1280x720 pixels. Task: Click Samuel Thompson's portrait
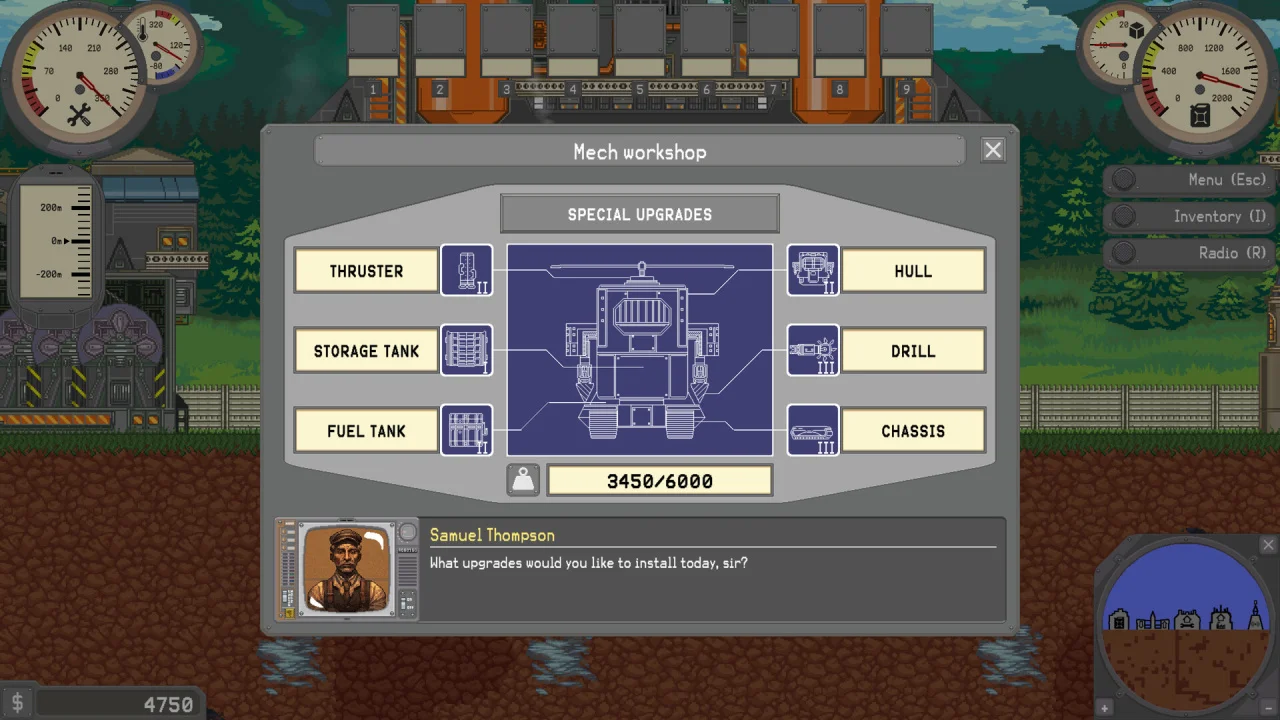point(346,568)
